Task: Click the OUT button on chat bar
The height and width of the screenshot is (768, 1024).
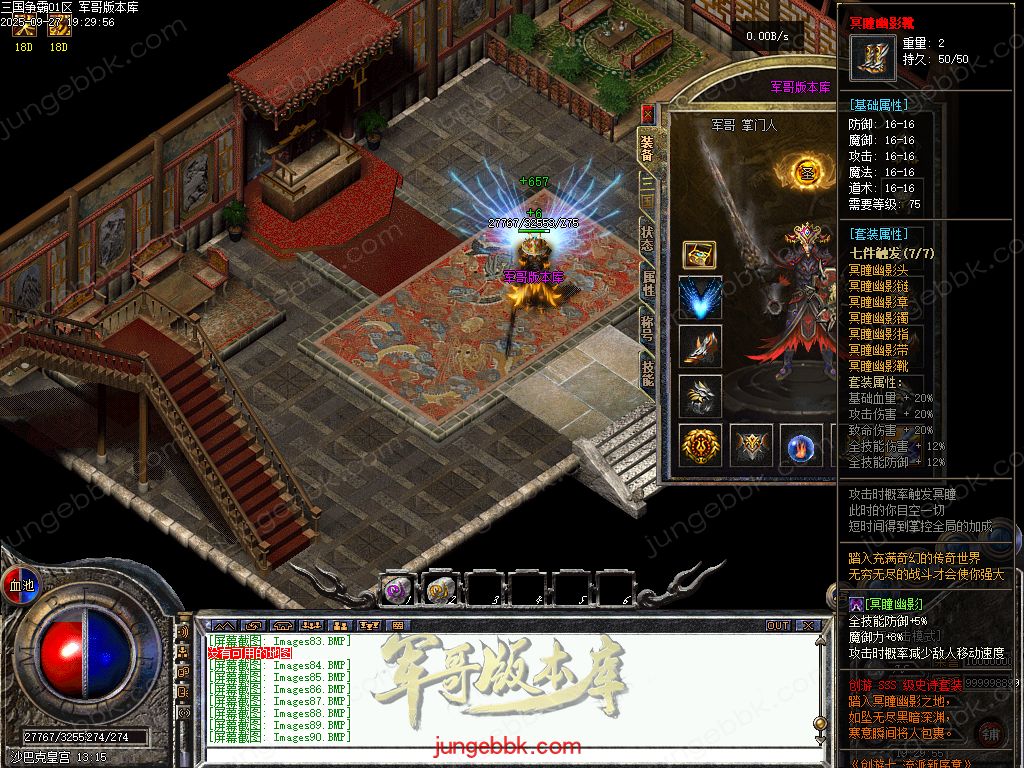Action: [778, 625]
